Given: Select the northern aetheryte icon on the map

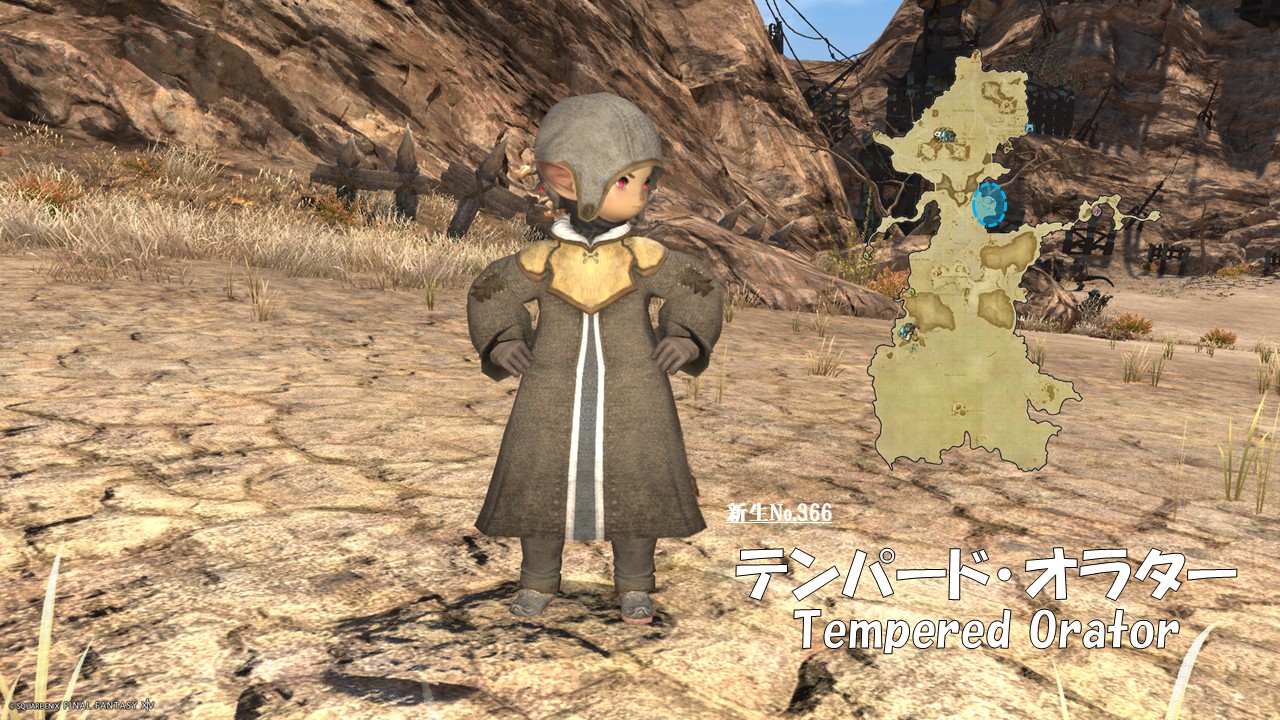Looking at the screenshot, I should [x=945, y=135].
